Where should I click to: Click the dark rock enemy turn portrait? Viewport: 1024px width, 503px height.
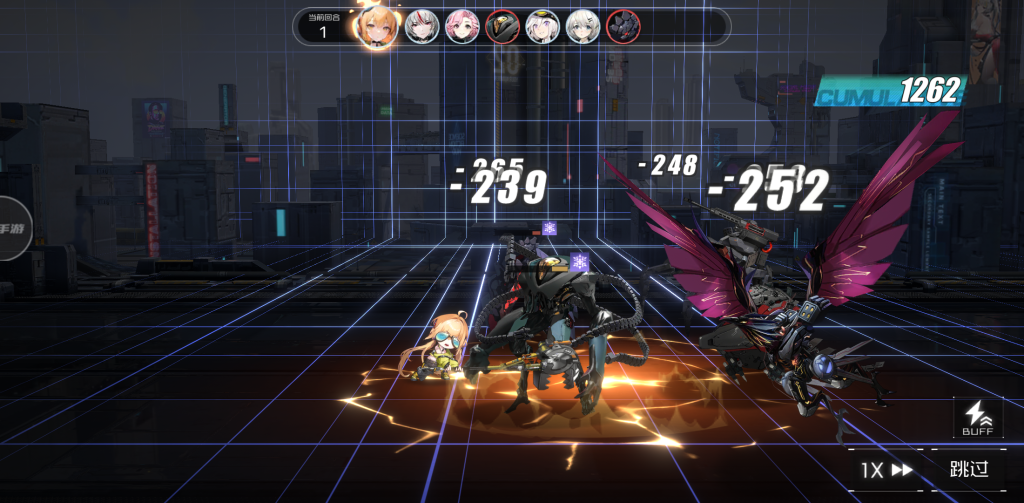pos(623,26)
